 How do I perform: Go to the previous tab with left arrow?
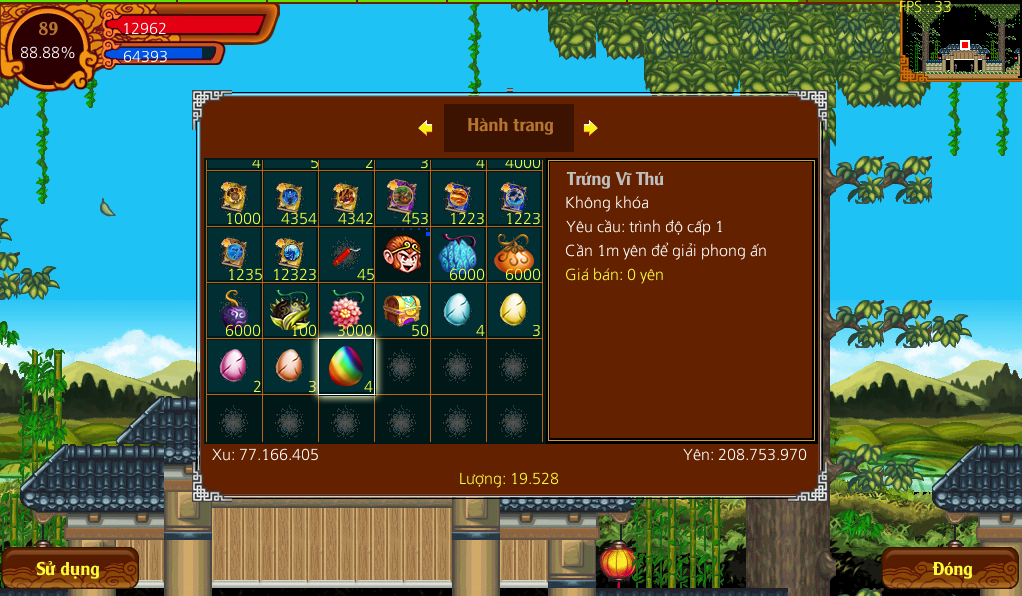[x=425, y=128]
